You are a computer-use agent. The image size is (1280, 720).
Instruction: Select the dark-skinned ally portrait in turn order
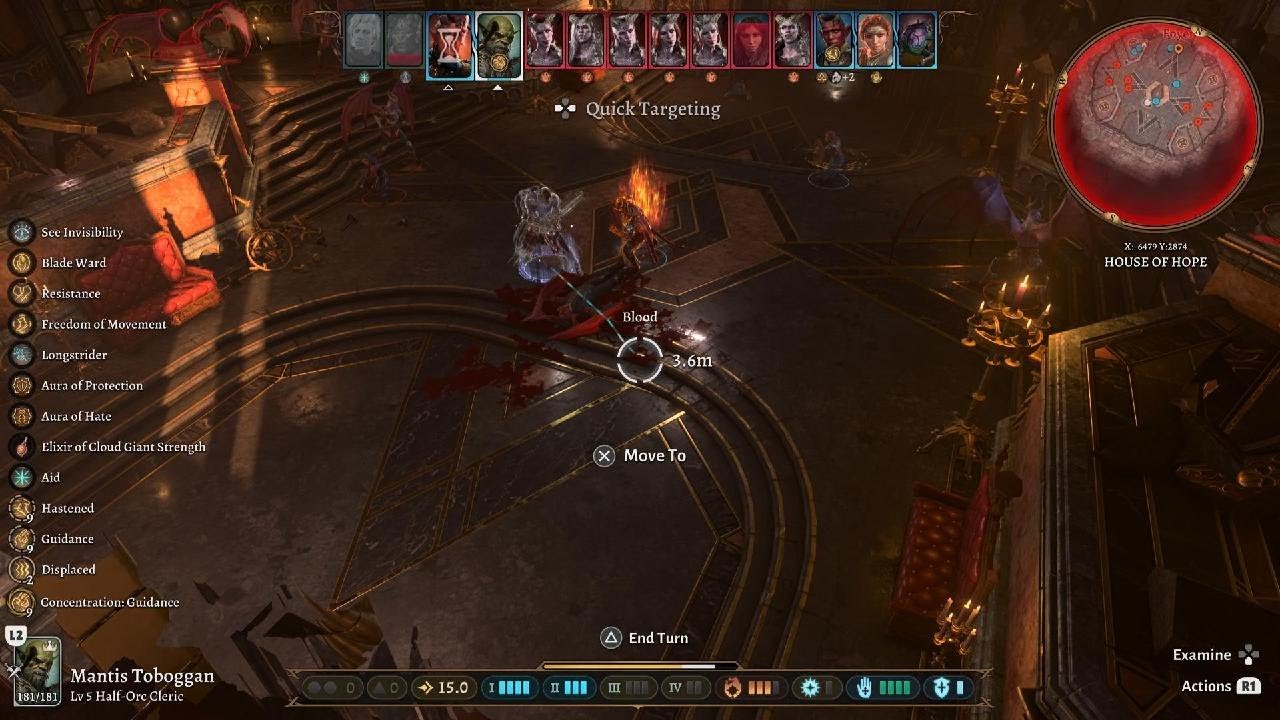point(834,41)
